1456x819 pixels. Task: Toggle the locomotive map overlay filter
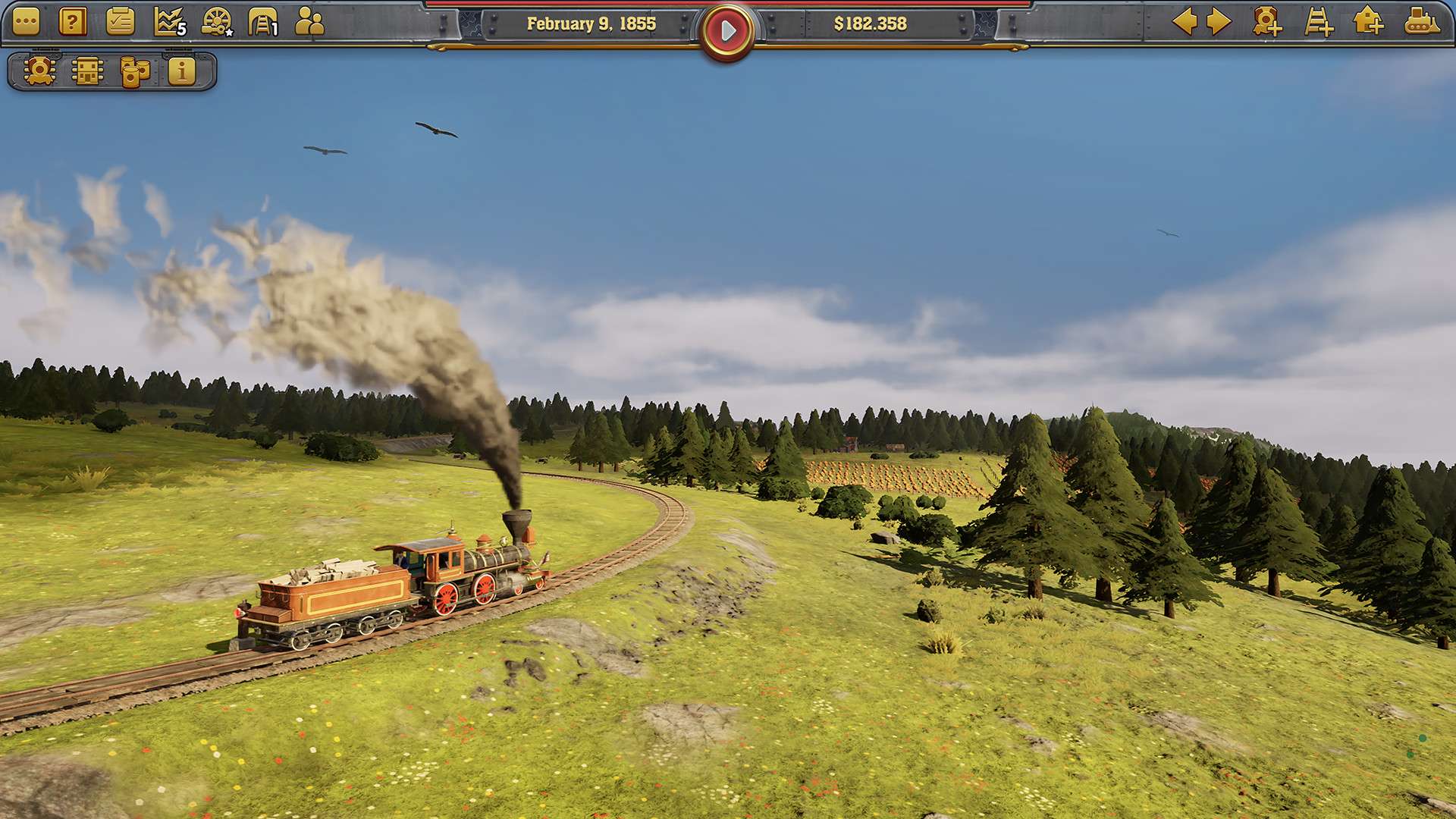38,72
